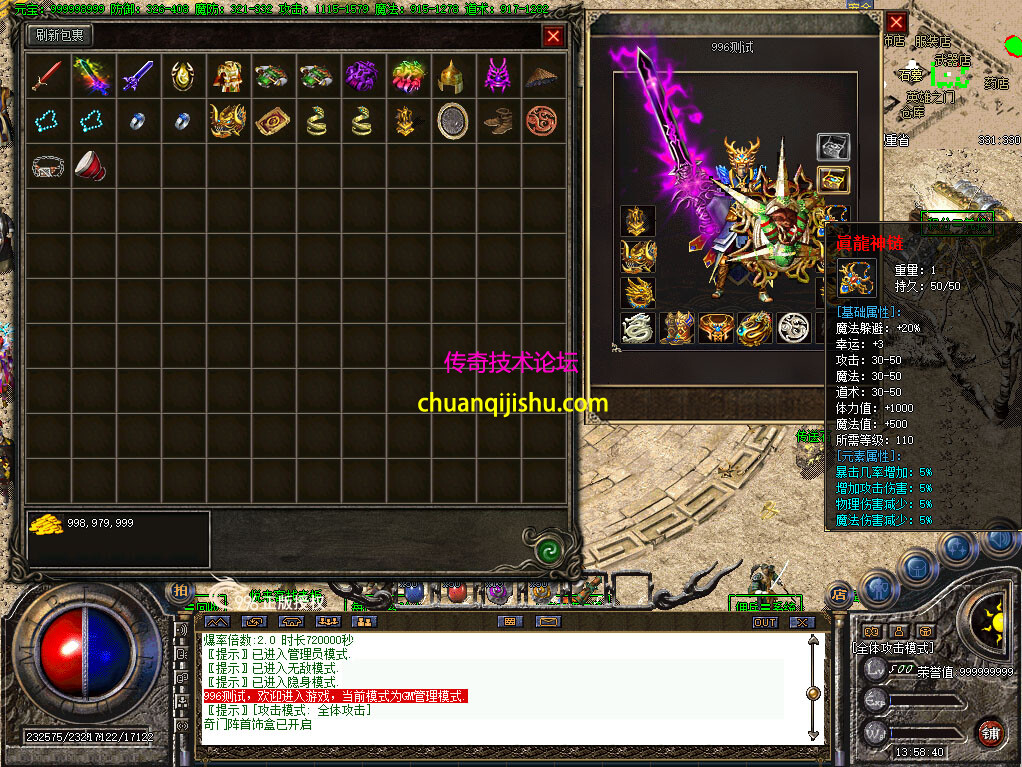Screen dimensions: 1022x767
Task: Select the golden boots equipment slot
Action: pos(677,328)
